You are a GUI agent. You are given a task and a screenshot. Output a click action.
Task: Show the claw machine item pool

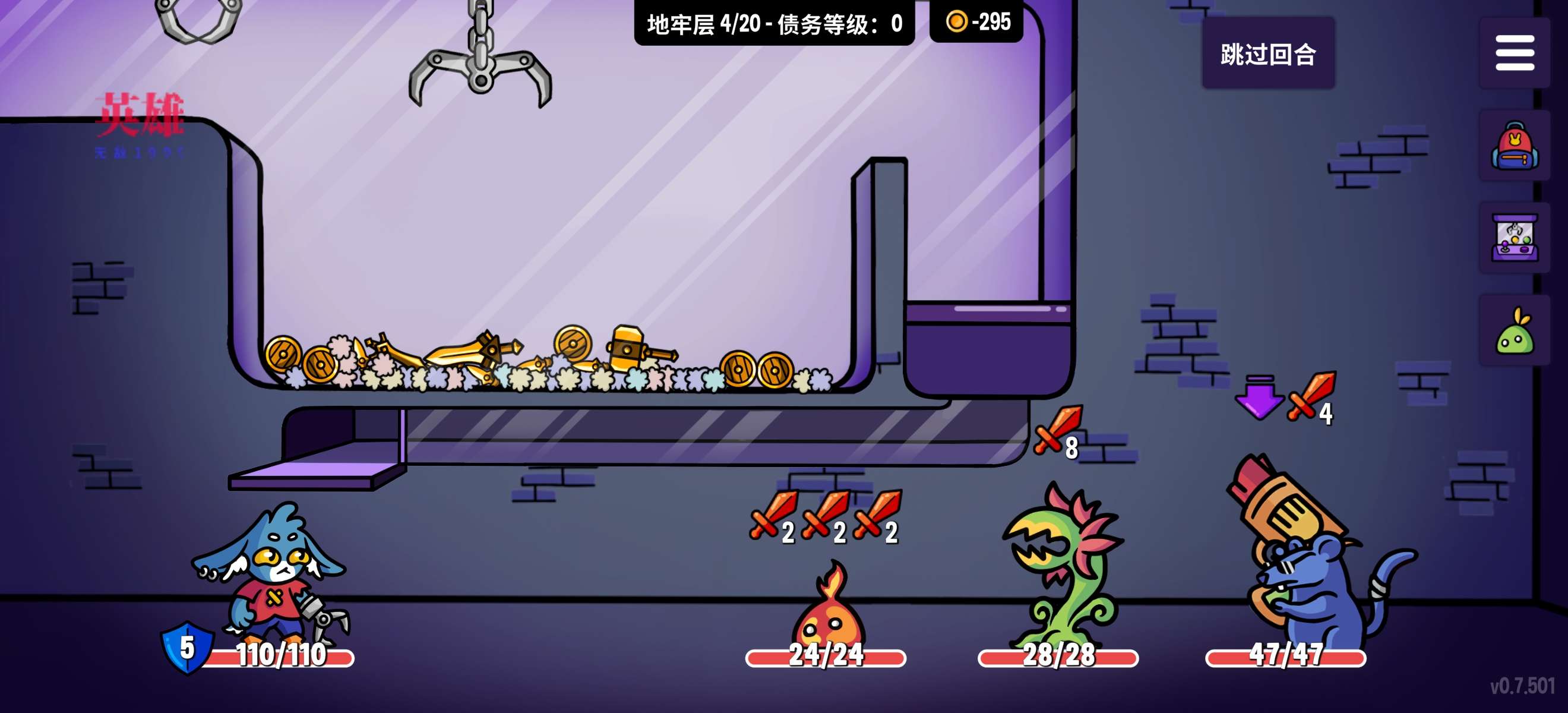1514,239
